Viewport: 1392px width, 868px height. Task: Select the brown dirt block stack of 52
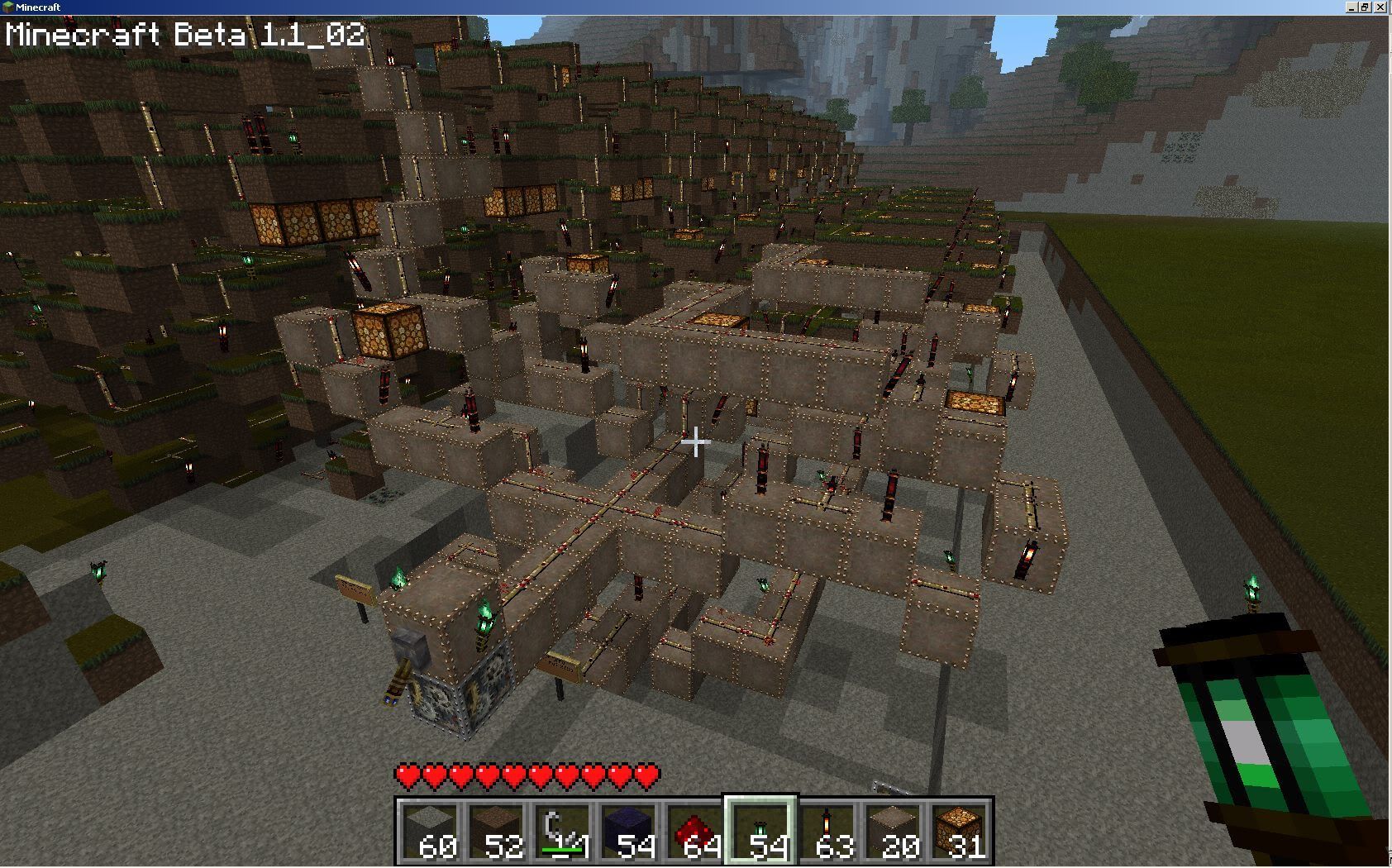(497, 831)
